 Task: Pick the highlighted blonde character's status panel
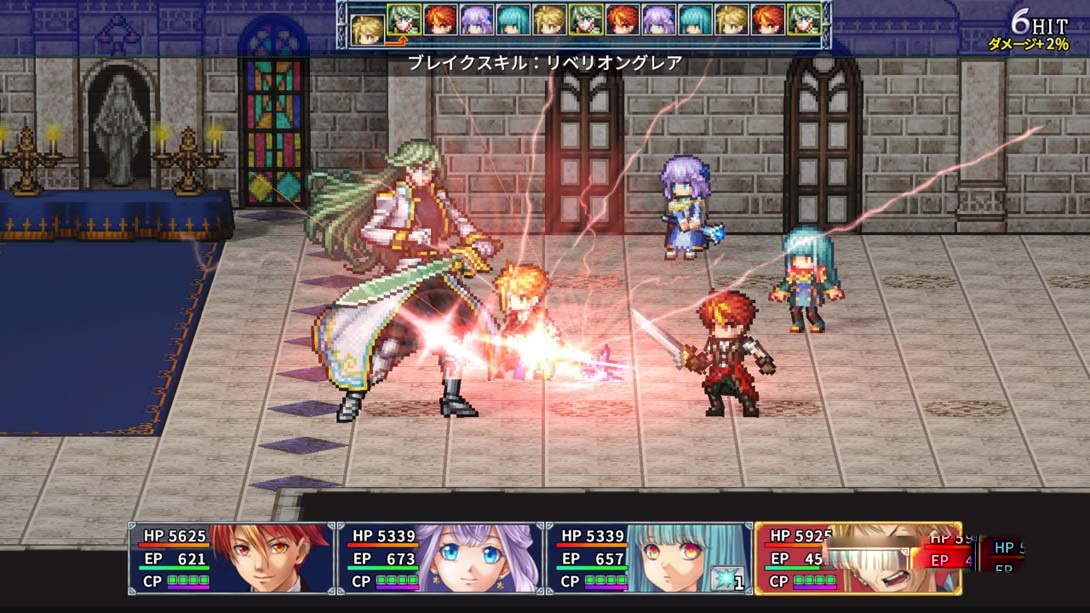coord(857,558)
